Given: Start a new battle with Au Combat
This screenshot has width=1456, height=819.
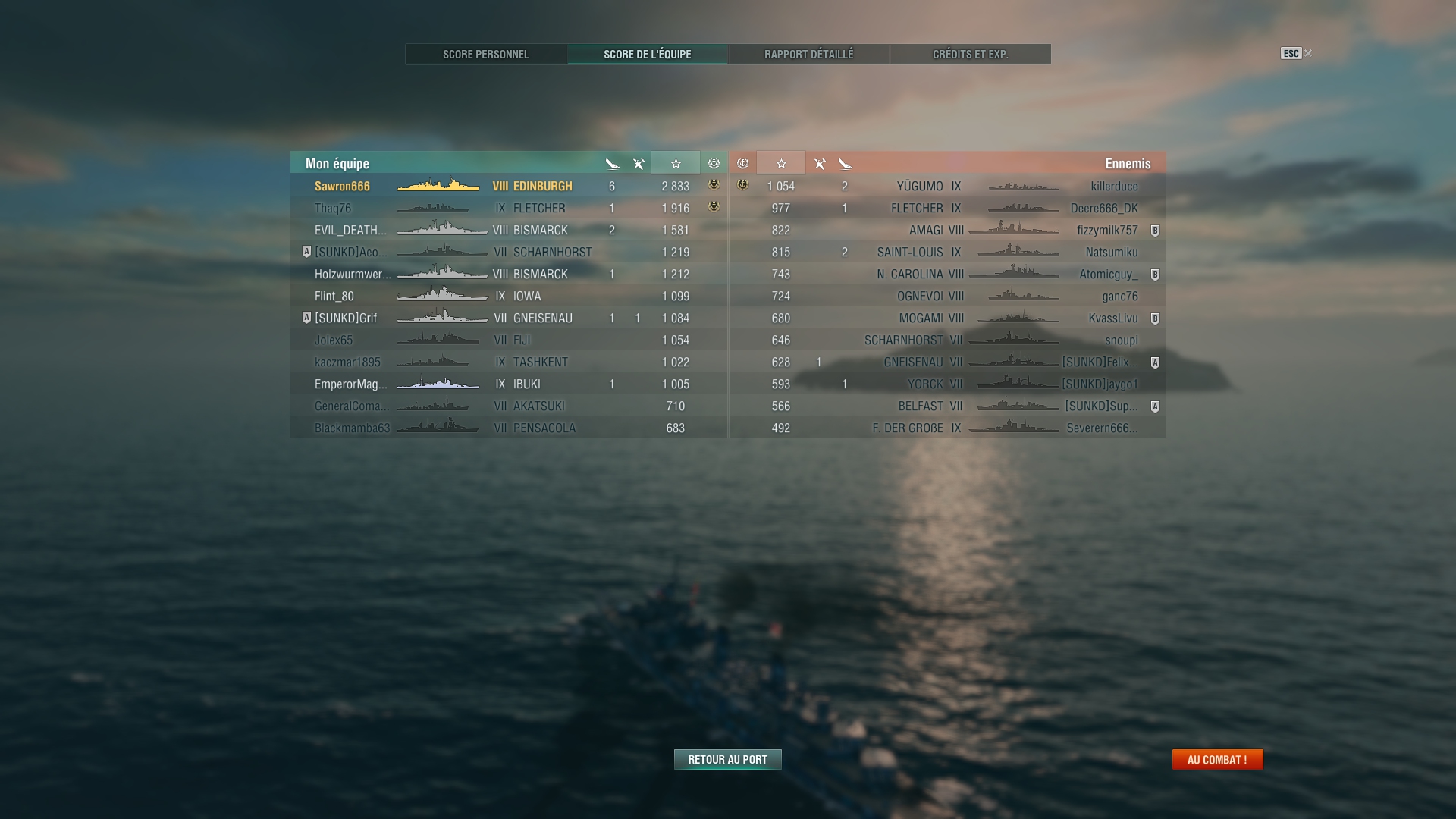Looking at the screenshot, I should 1217,760.
